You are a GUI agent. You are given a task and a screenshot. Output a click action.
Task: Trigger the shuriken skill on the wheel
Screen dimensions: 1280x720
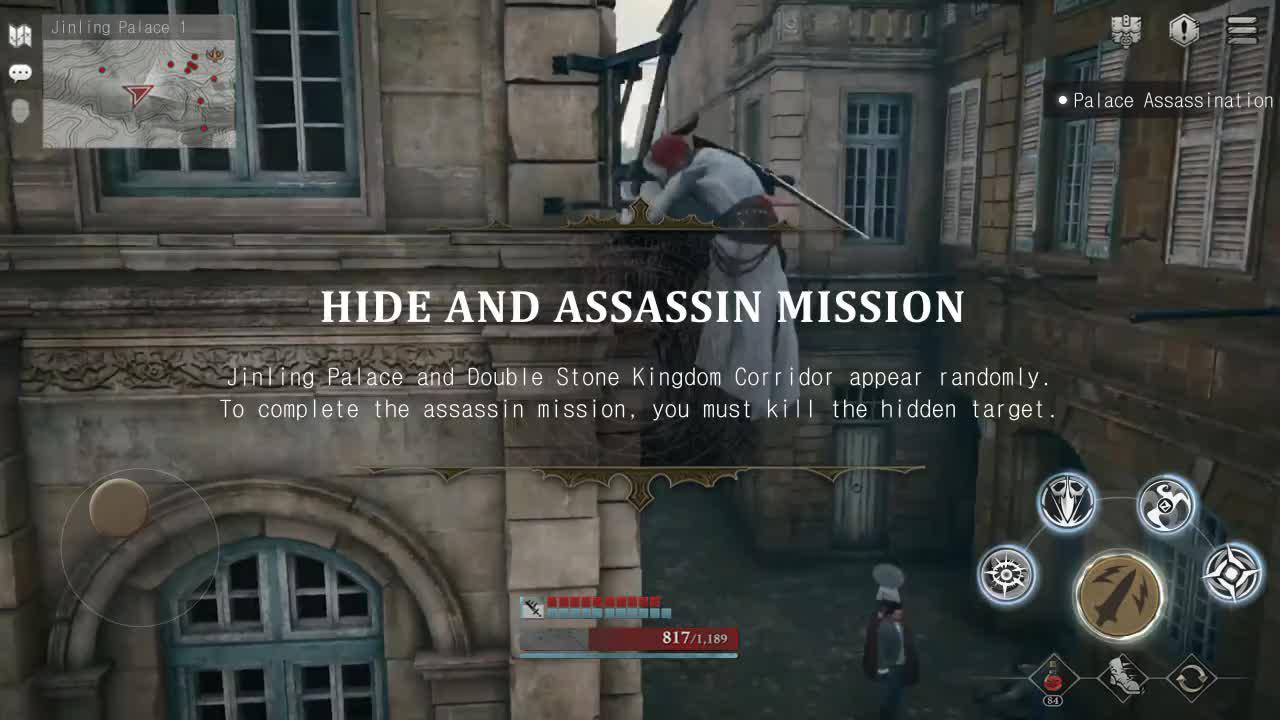point(1231,572)
